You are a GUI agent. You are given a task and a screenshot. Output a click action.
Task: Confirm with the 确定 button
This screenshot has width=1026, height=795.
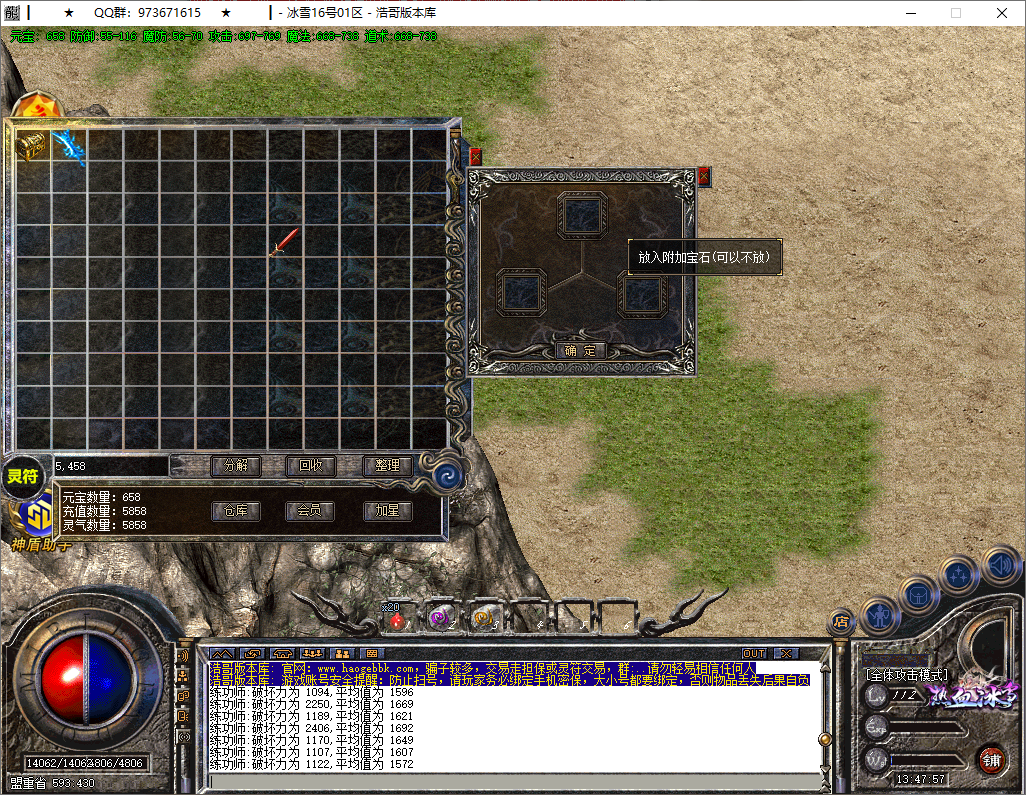pyautogui.click(x=580, y=351)
